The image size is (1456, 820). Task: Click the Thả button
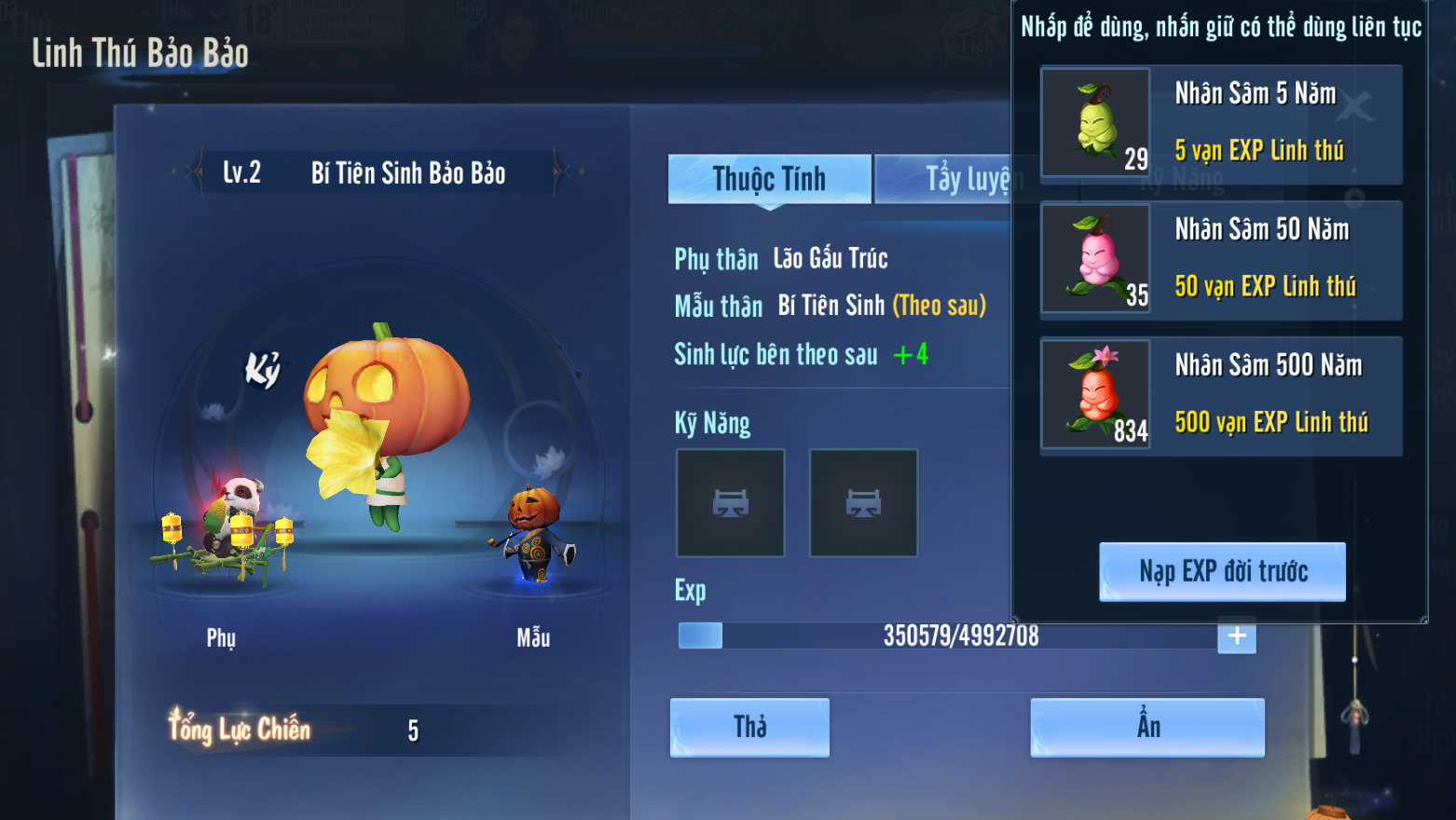click(x=749, y=727)
